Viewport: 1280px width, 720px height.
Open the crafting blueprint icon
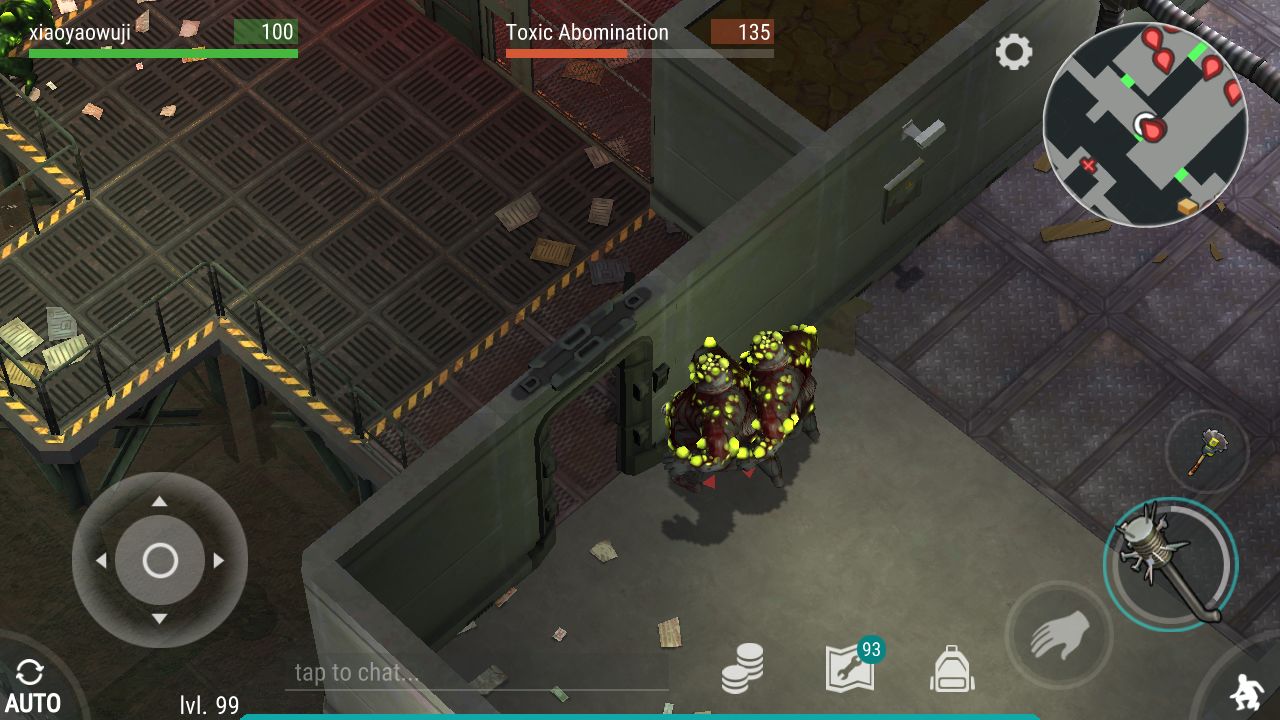[x=851, y=668]
